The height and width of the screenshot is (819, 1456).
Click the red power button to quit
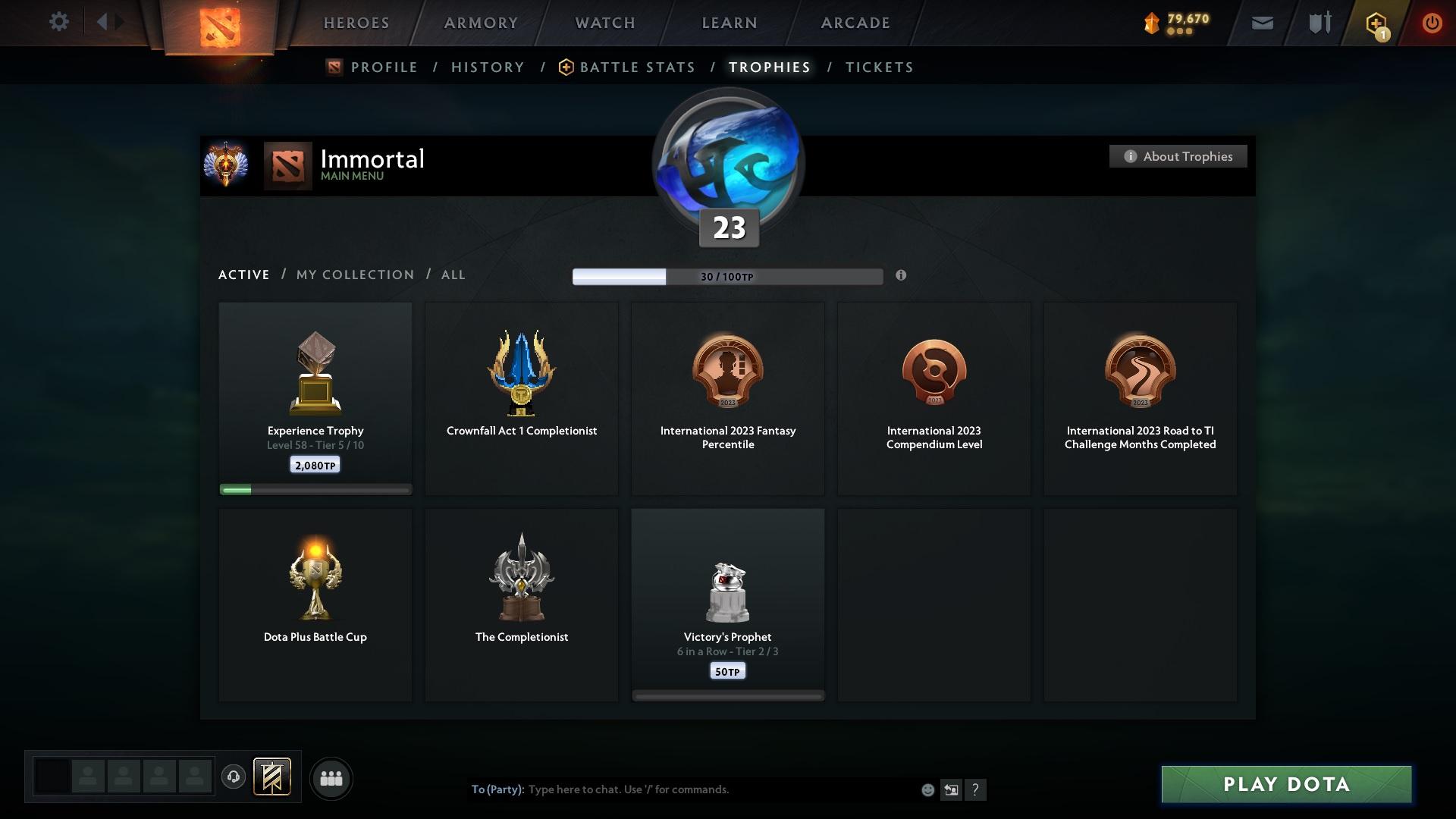click(1432, 22)
